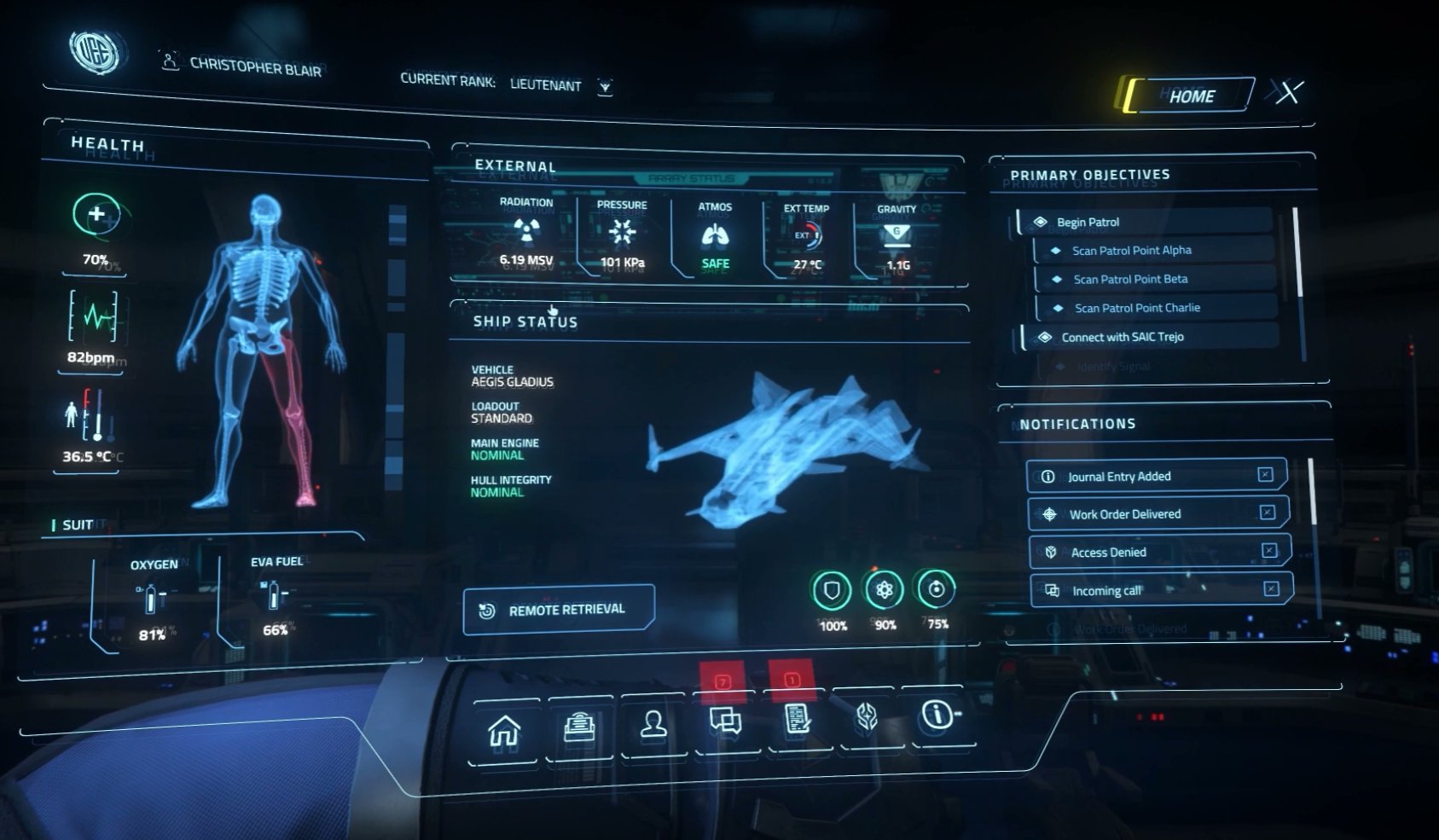Close the interface with the X
The image size is (1439, 840).
[1288, 91]
